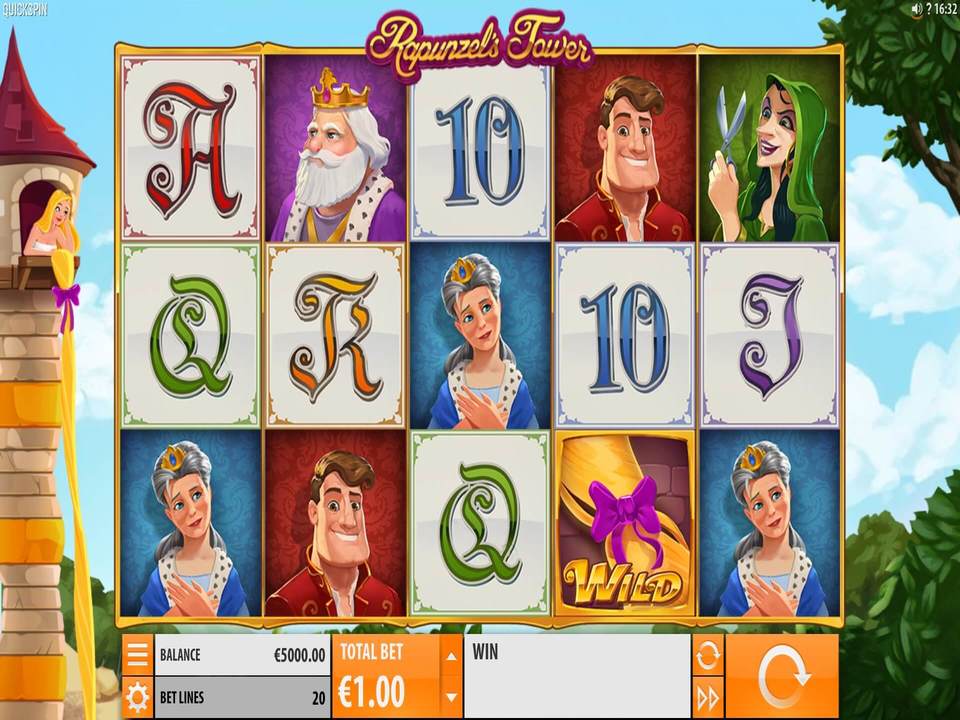Click the Total Bet €1.00 panel

(x=385, y=676)
